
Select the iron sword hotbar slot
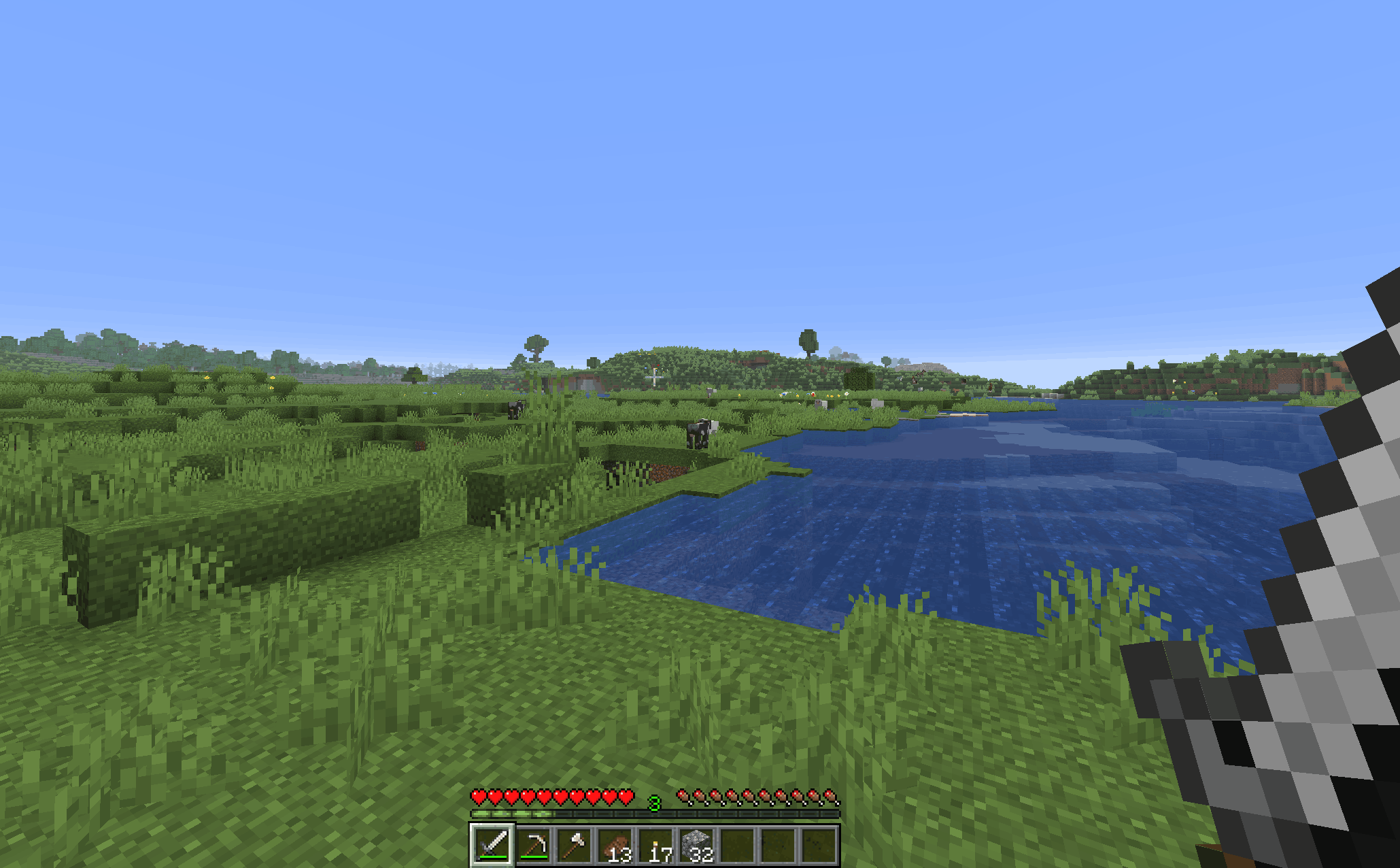pyautogui.click(x=492, y=845)
